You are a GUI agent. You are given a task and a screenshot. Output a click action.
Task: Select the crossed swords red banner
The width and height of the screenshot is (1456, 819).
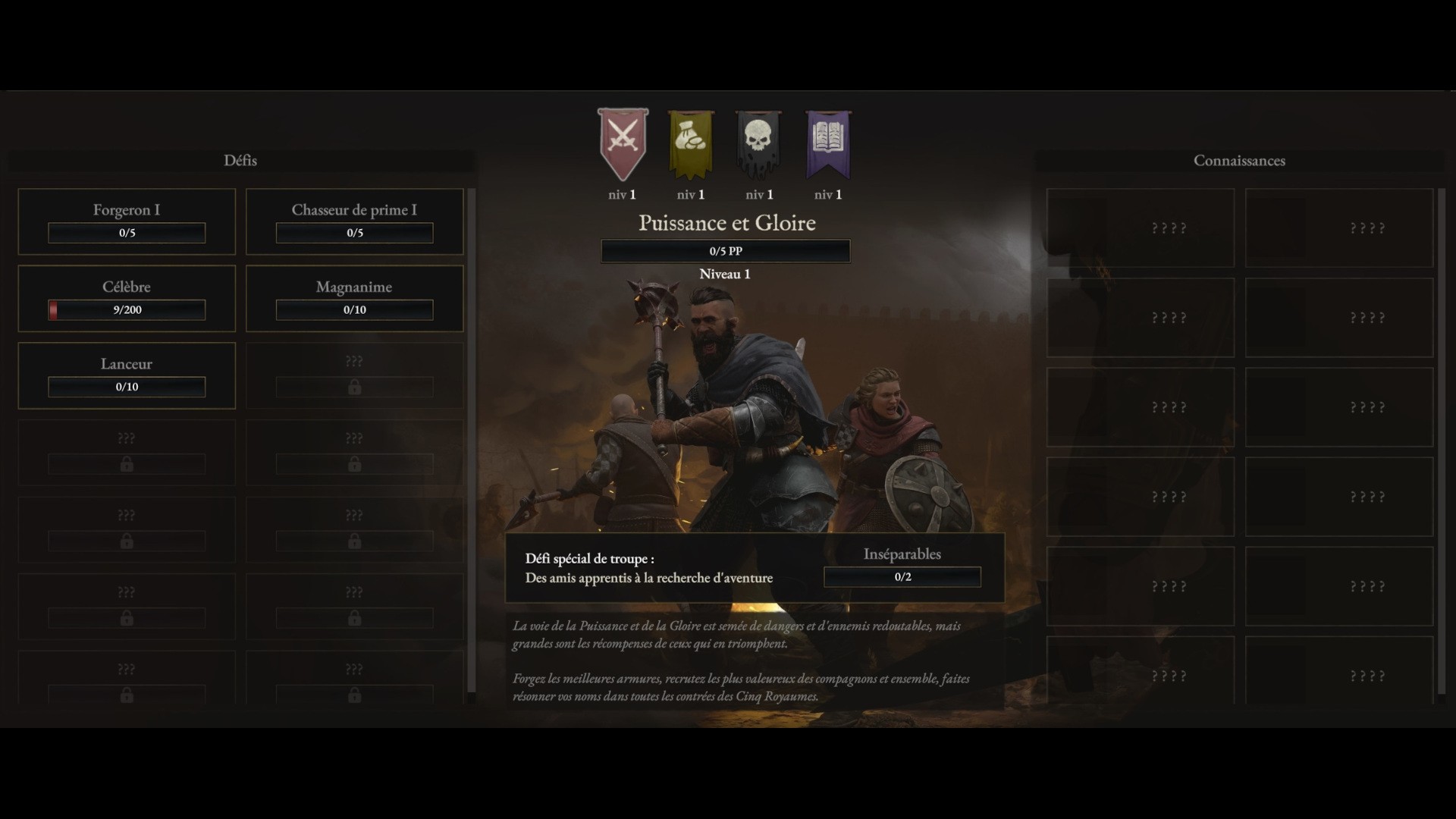point(623,143)
